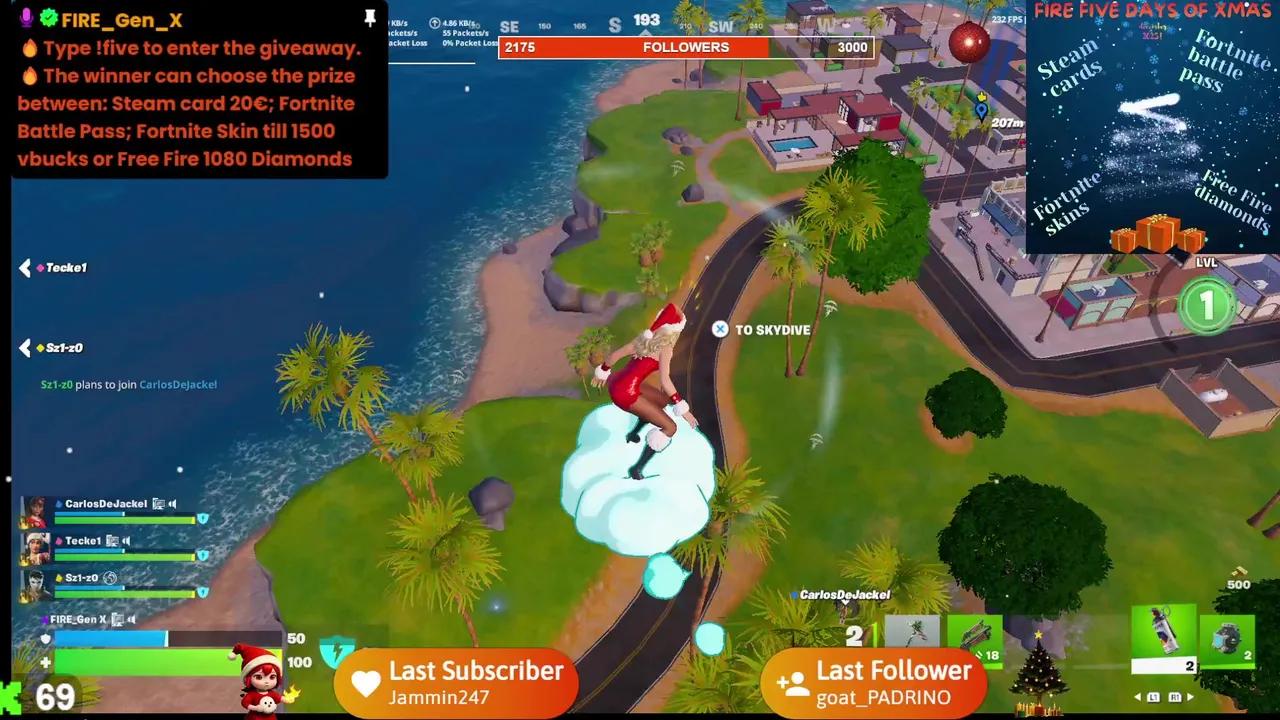The width and height of the screenshot is (1280, 720).
Task: Click the skydive X prompt icon
Action: coord(719,329)
